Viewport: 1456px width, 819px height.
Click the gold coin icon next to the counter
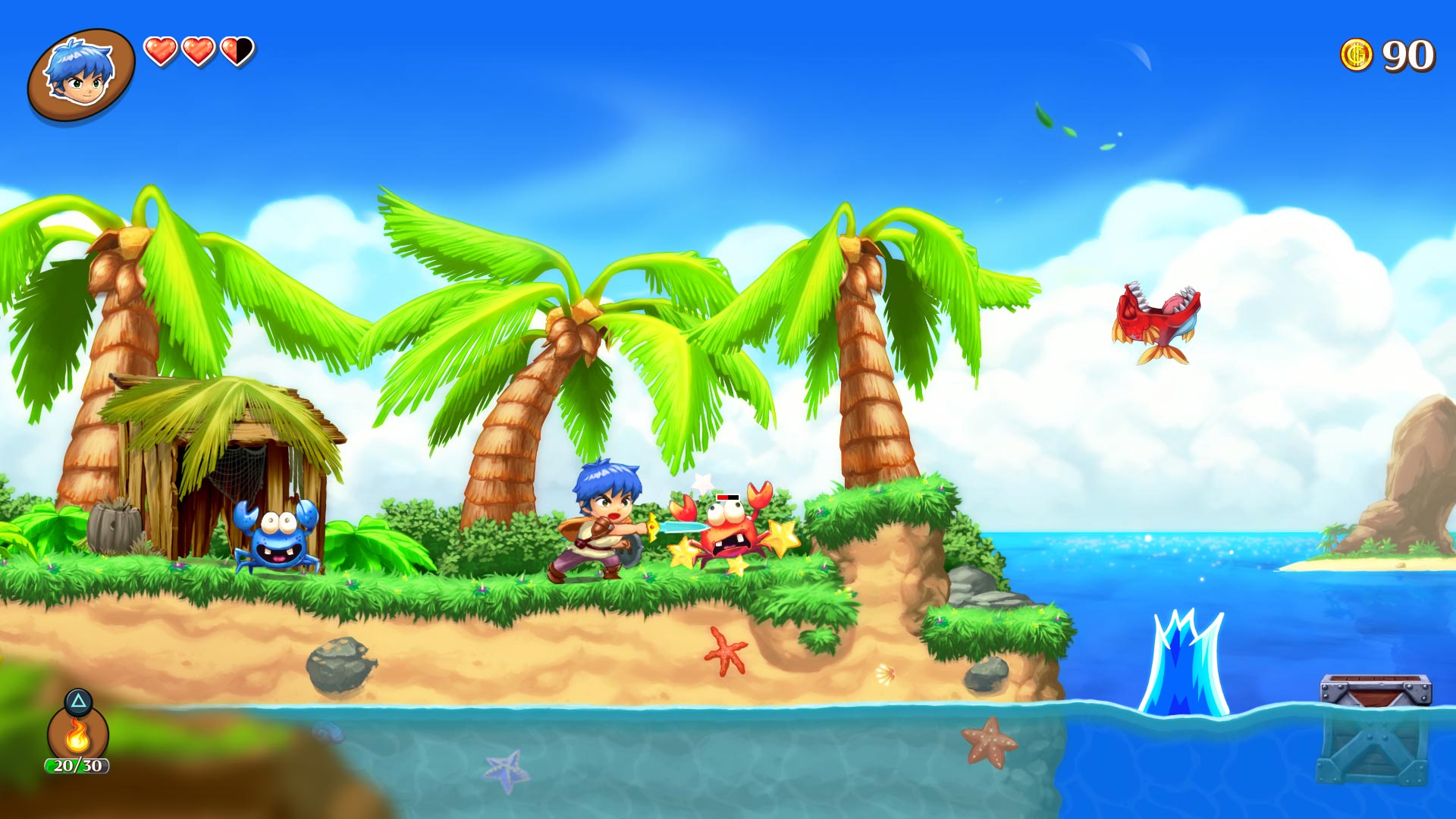[1357, 53]
